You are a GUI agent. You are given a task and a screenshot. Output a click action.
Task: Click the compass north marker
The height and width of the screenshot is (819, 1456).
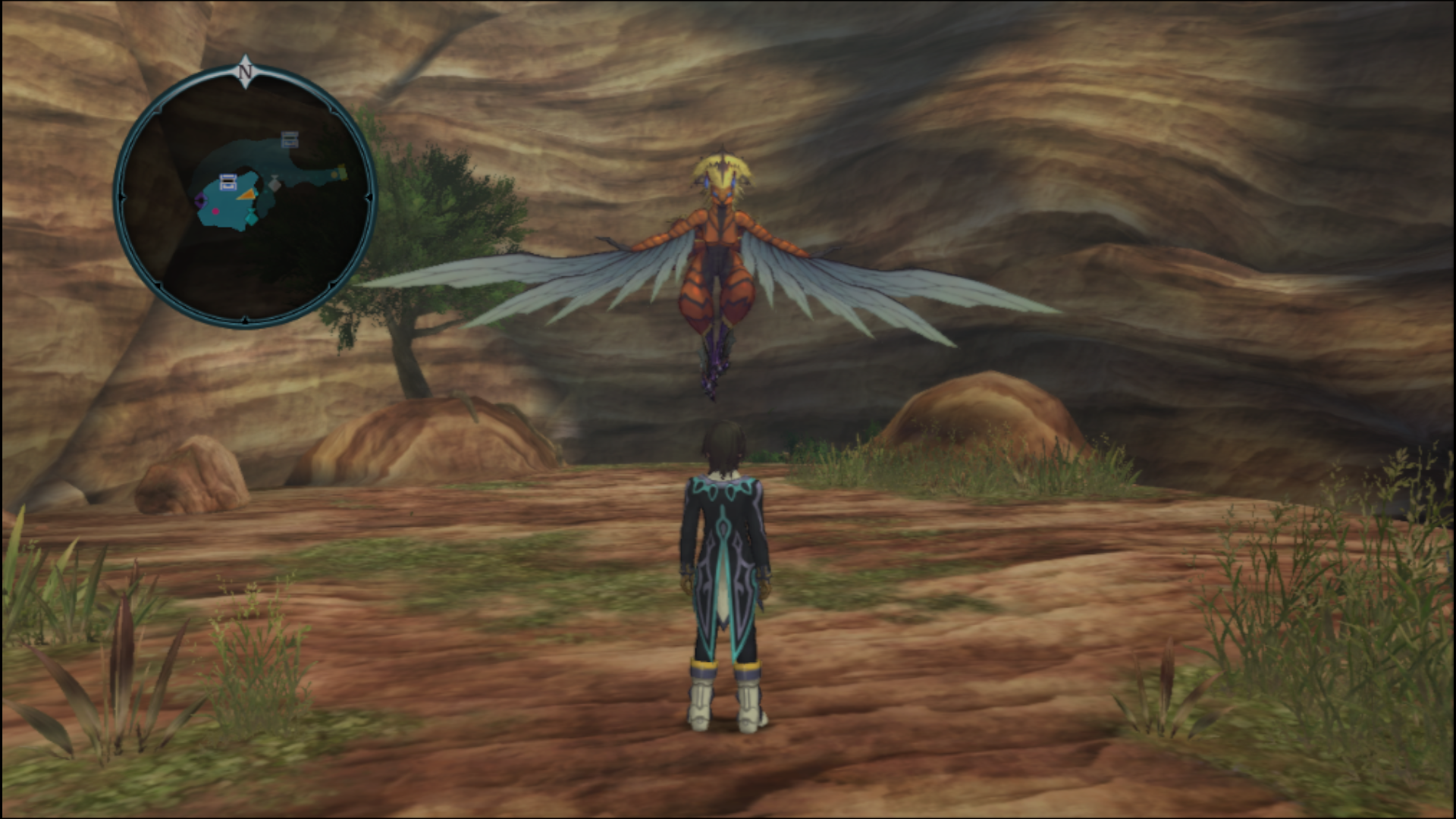pyautogui.click(x=245, y=72)
